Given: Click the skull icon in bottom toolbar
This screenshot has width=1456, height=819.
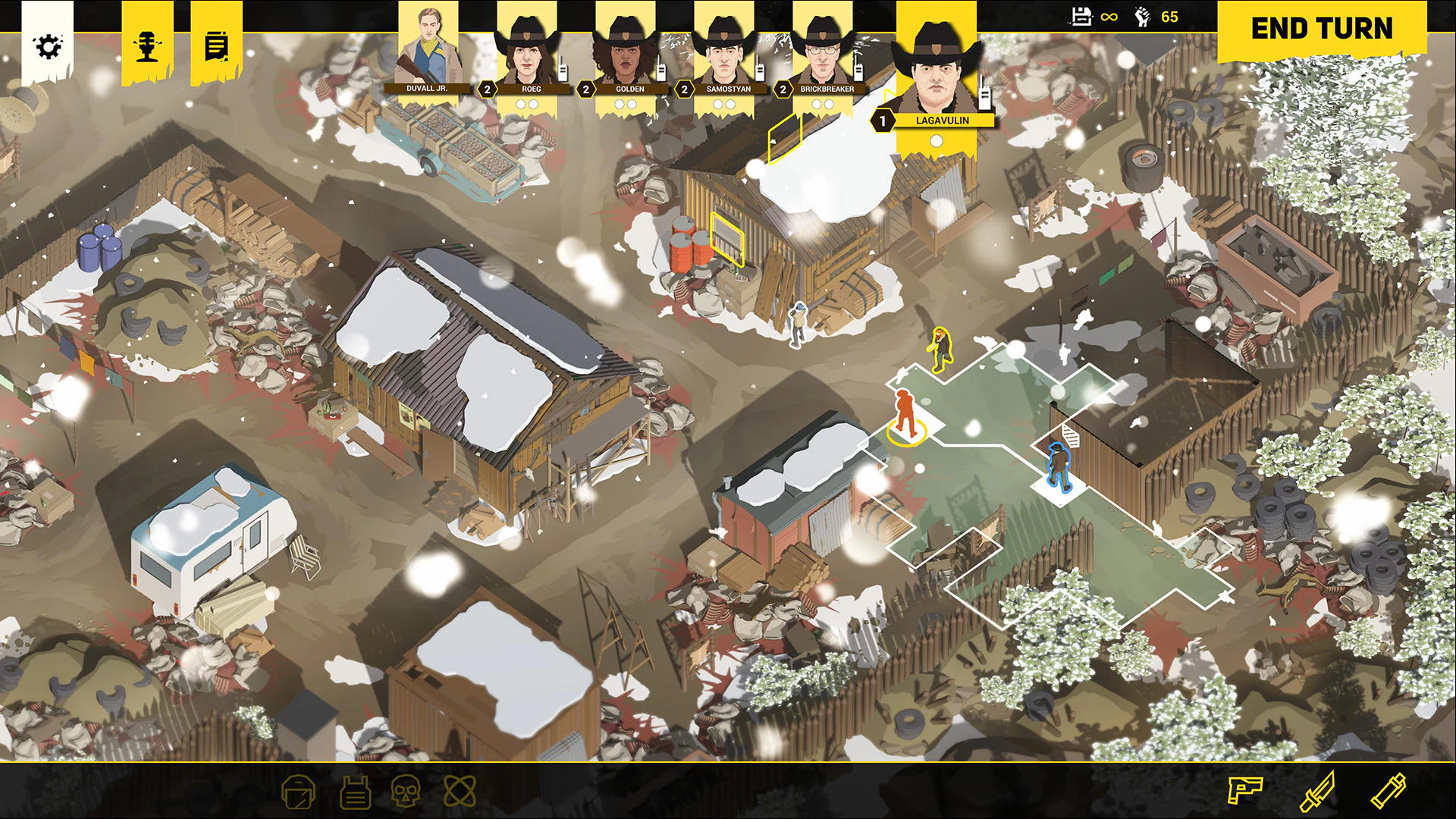Looking at the screenshot, I should coord(406,791).
